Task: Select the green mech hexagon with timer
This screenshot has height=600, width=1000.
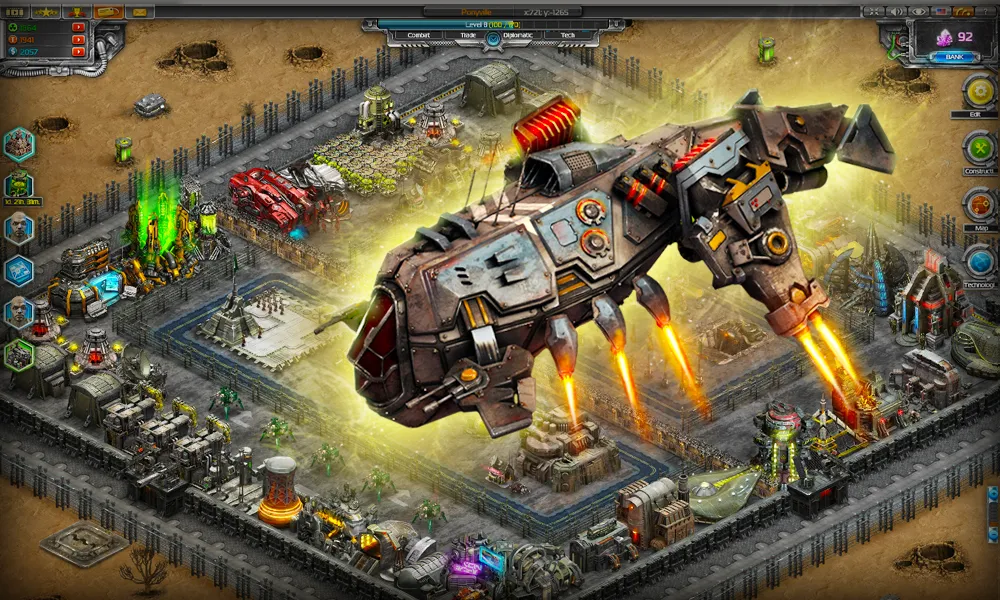Action: [19, 185]
